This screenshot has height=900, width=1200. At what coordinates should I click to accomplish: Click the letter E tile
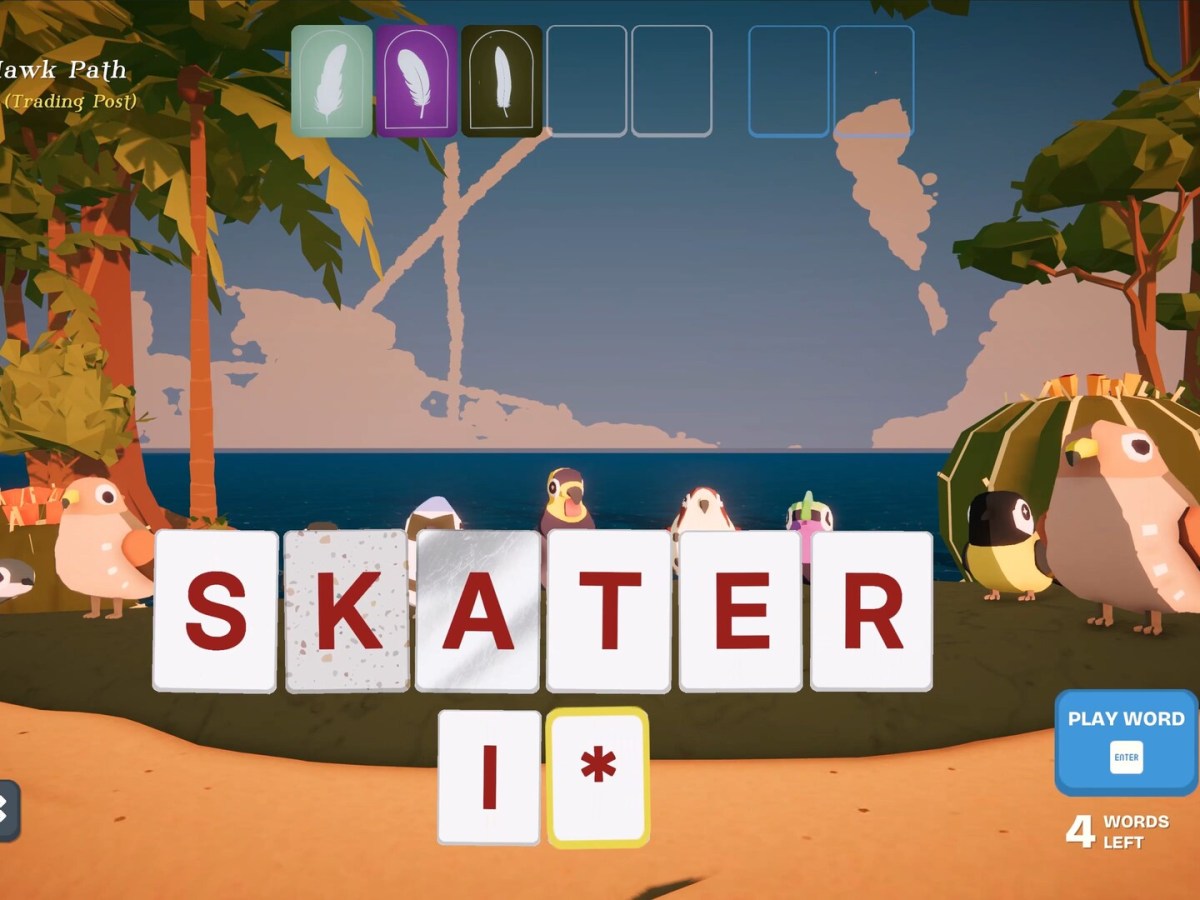click(x=741, y=611)
